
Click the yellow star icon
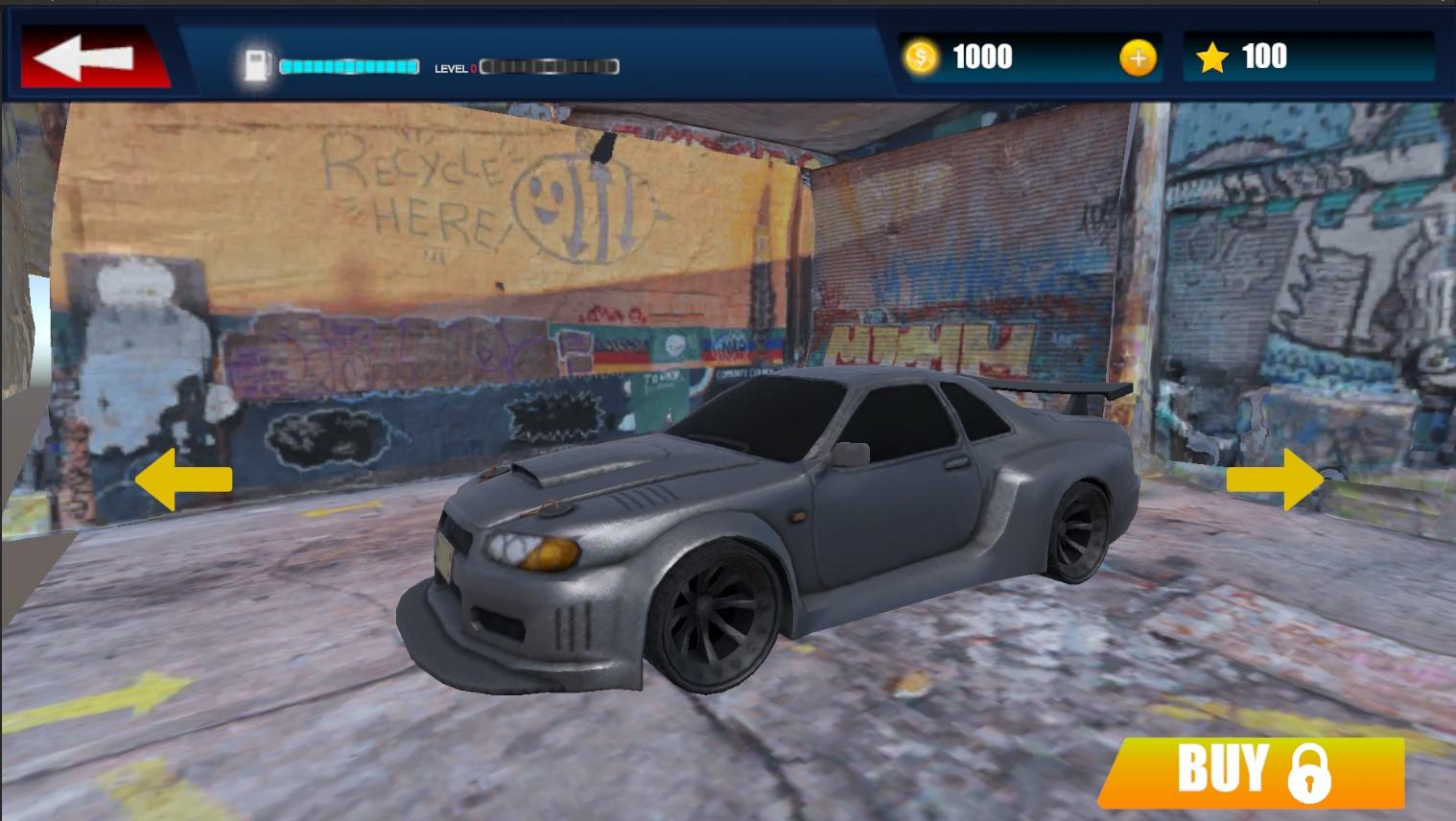[1212, 58]
